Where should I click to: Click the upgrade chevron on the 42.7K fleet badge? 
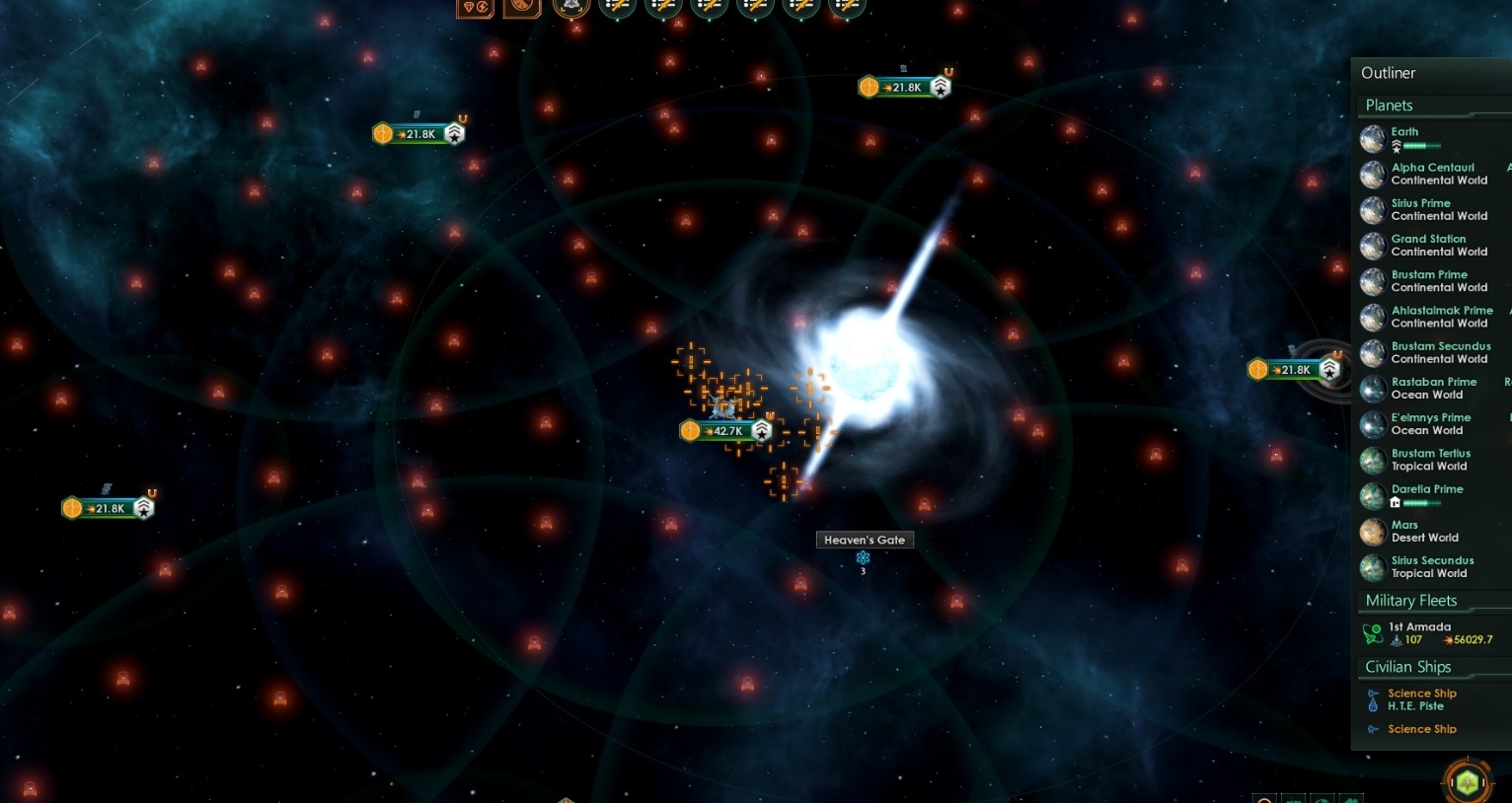760,430
